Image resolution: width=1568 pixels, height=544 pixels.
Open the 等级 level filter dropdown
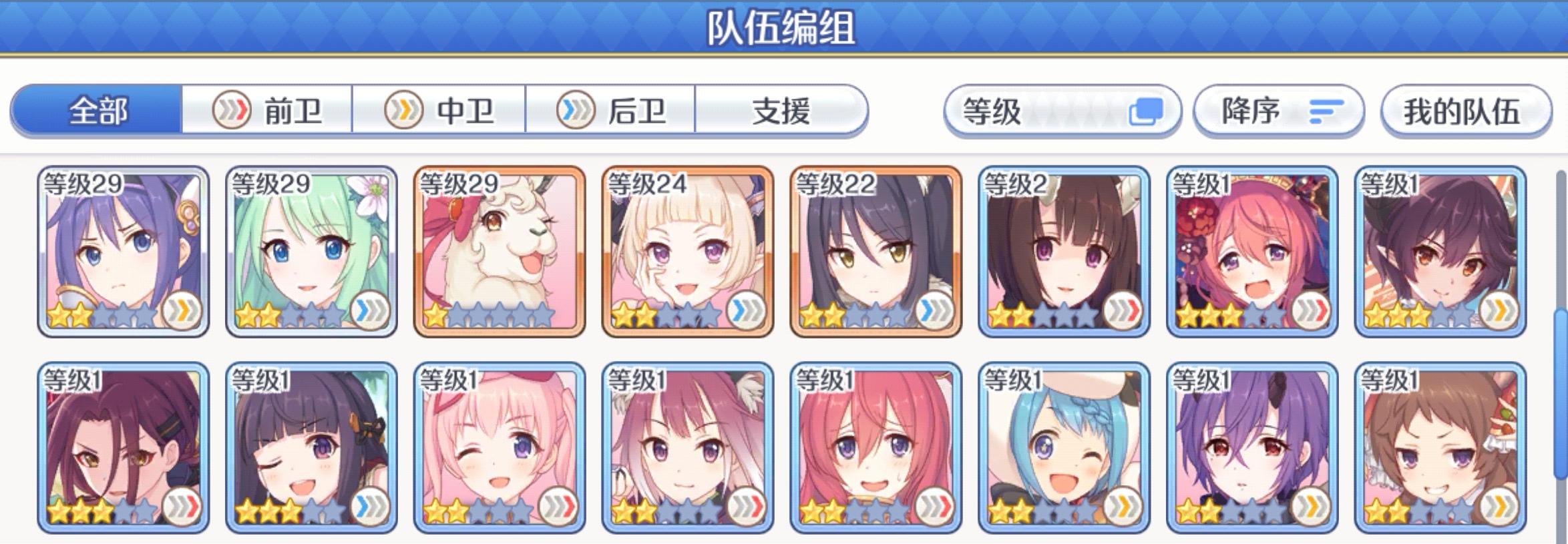pos(1062,112)
